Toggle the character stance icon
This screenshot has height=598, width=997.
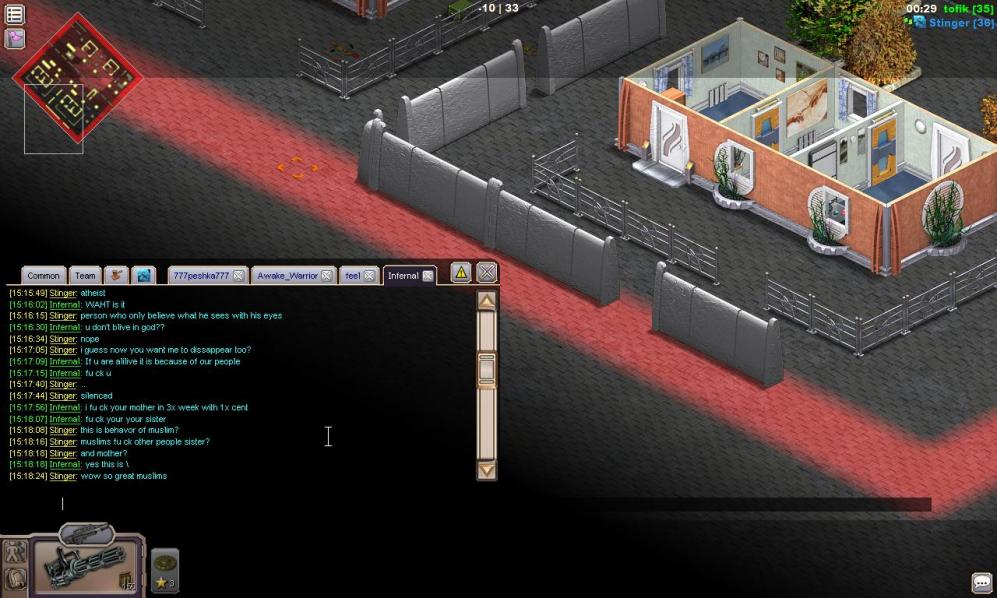click(x=15, y=552)
